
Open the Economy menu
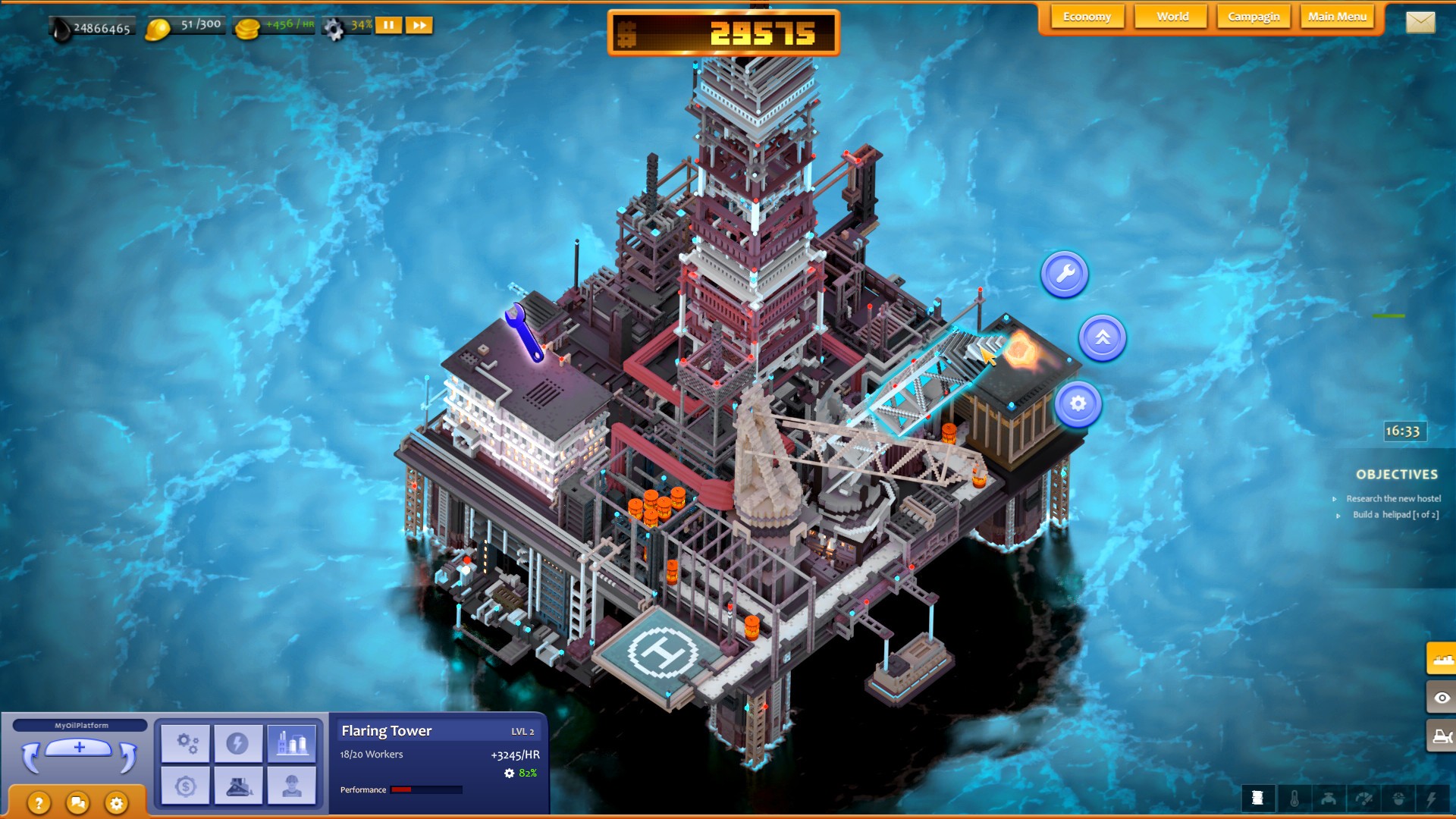click(x=1087, y=16)
